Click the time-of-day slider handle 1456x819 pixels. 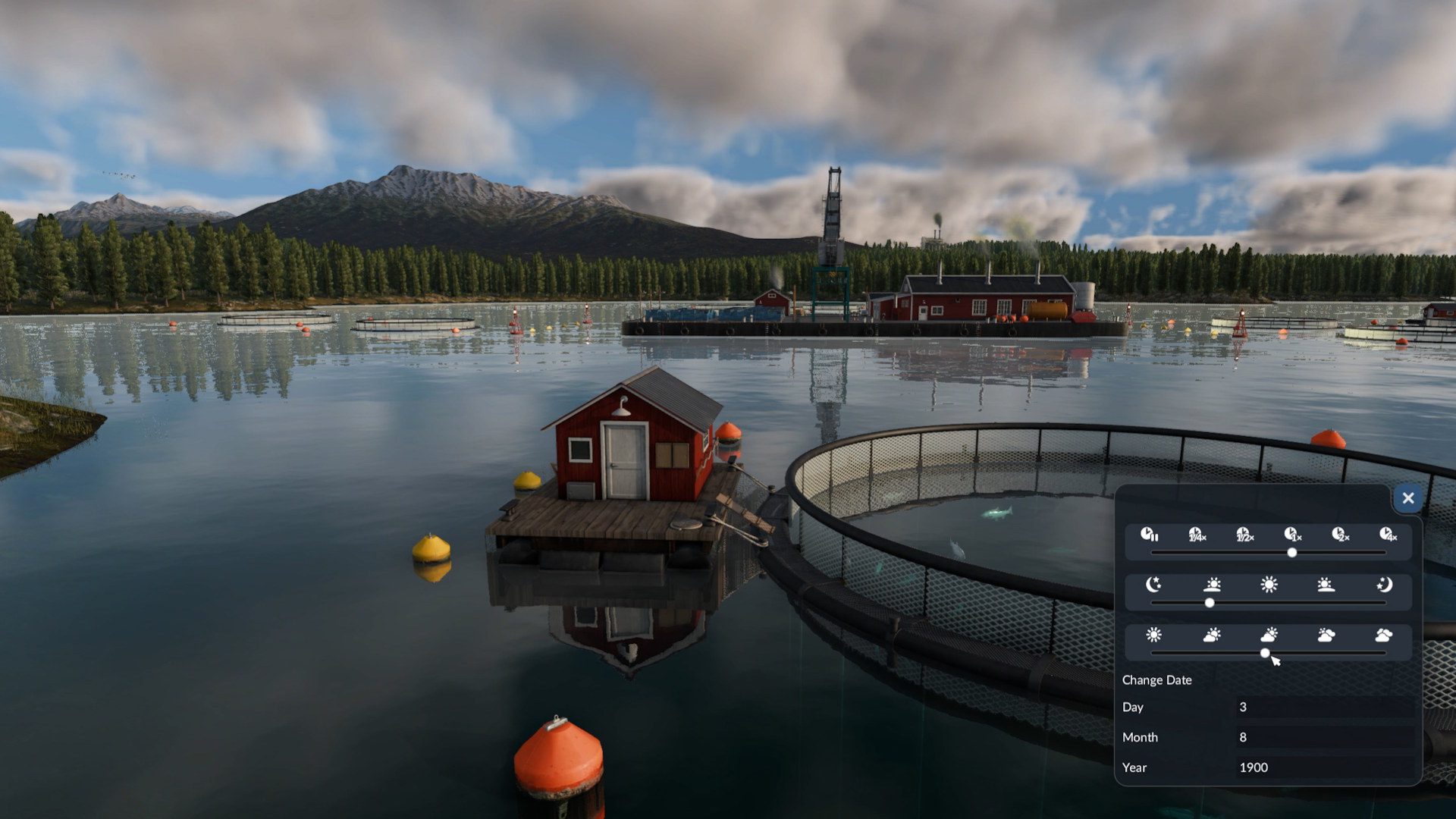tap(1210, 603)
